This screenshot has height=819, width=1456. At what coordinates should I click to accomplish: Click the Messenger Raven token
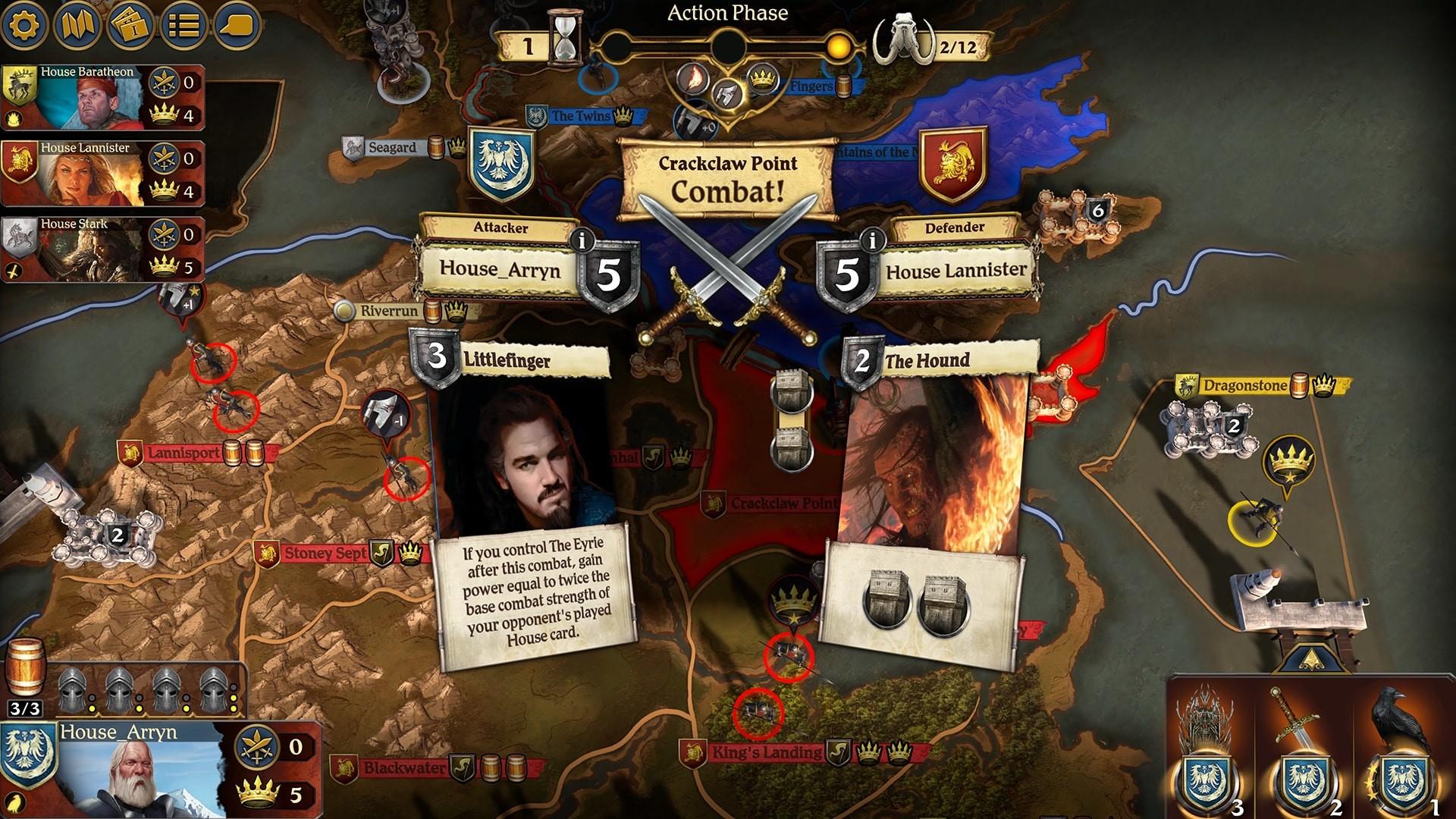click(x=1403, y=747)
